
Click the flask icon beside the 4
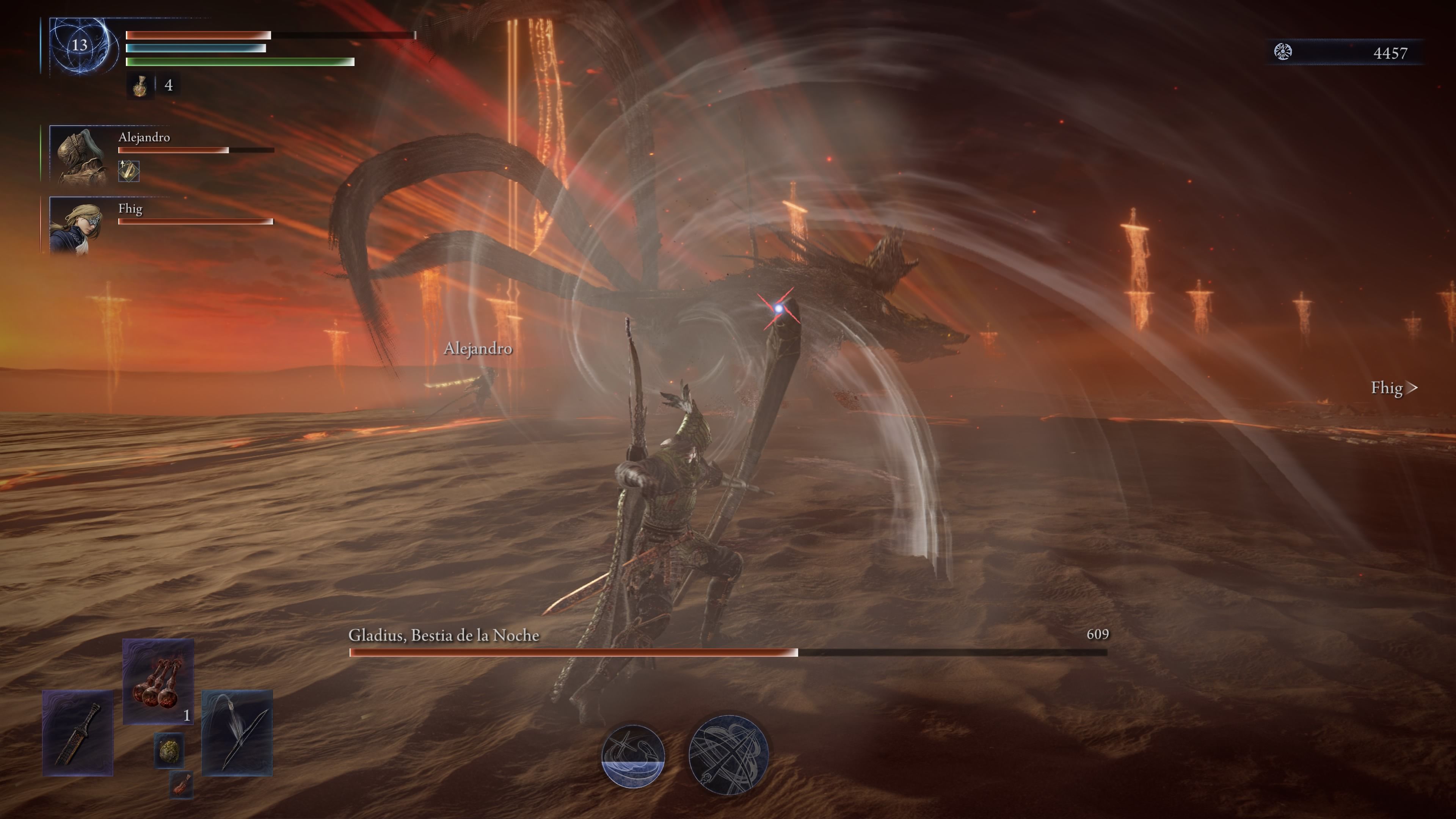[x=140, y=86]
